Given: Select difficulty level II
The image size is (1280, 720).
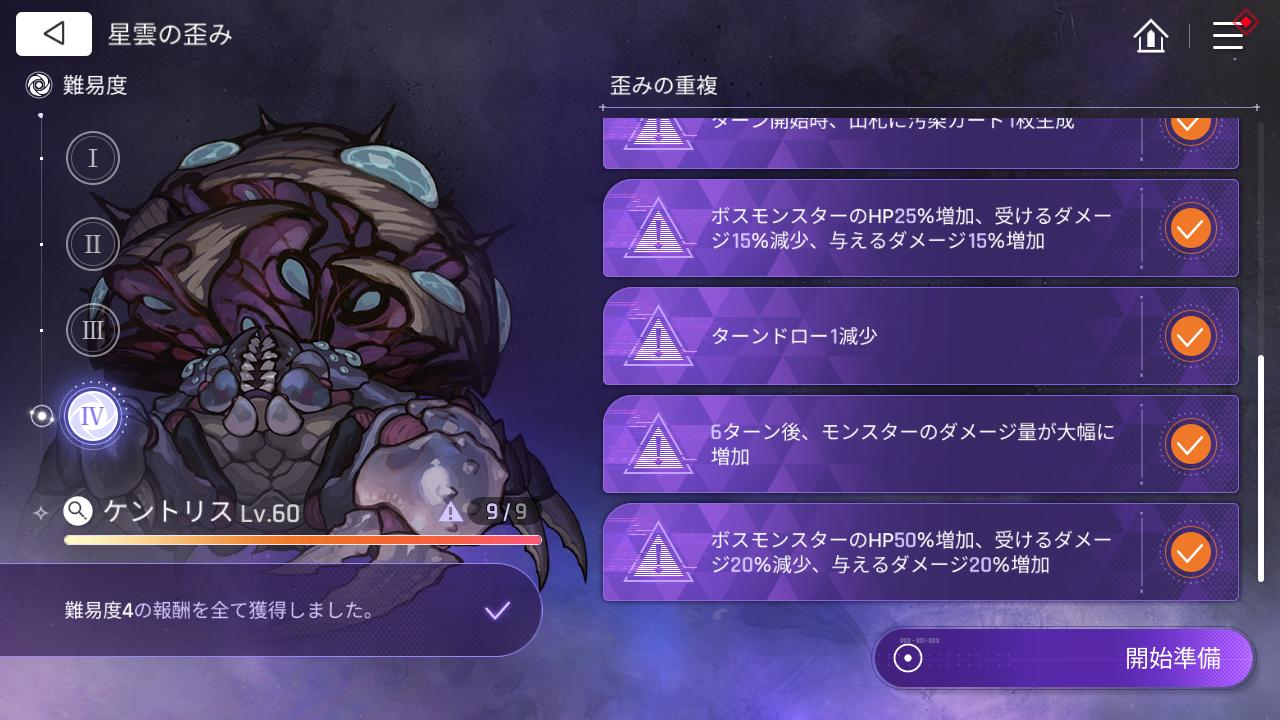Looking at the screenshot, I should (x=92, y=244).
